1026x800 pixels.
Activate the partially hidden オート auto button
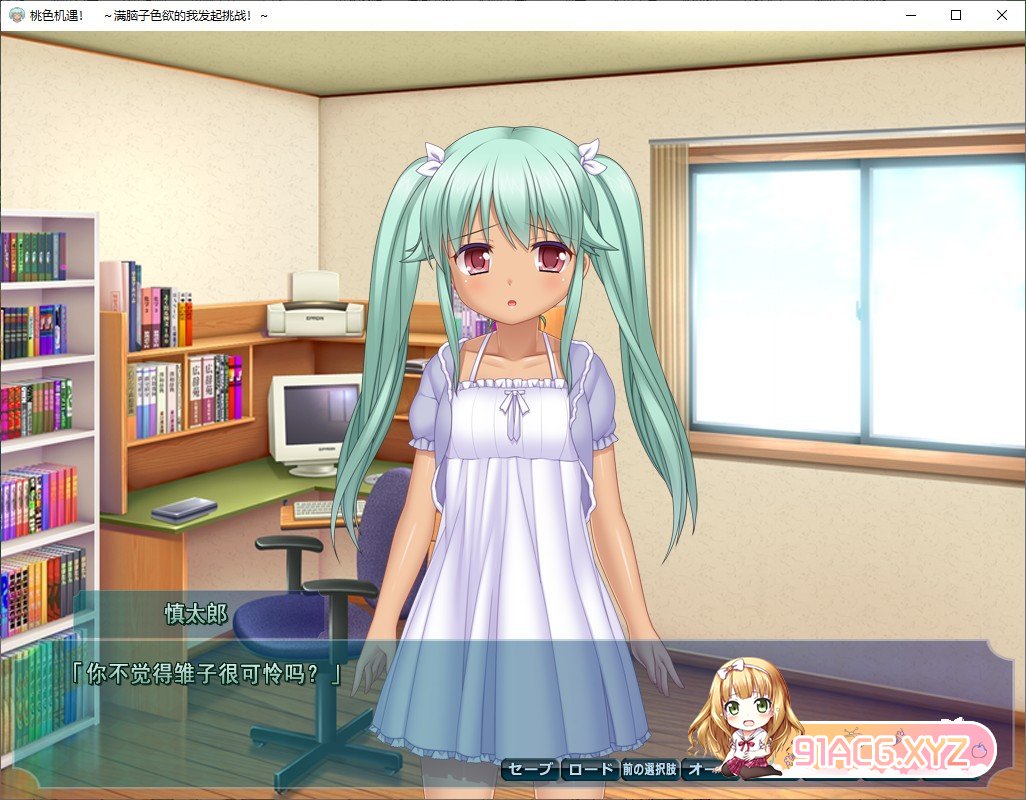698,769
